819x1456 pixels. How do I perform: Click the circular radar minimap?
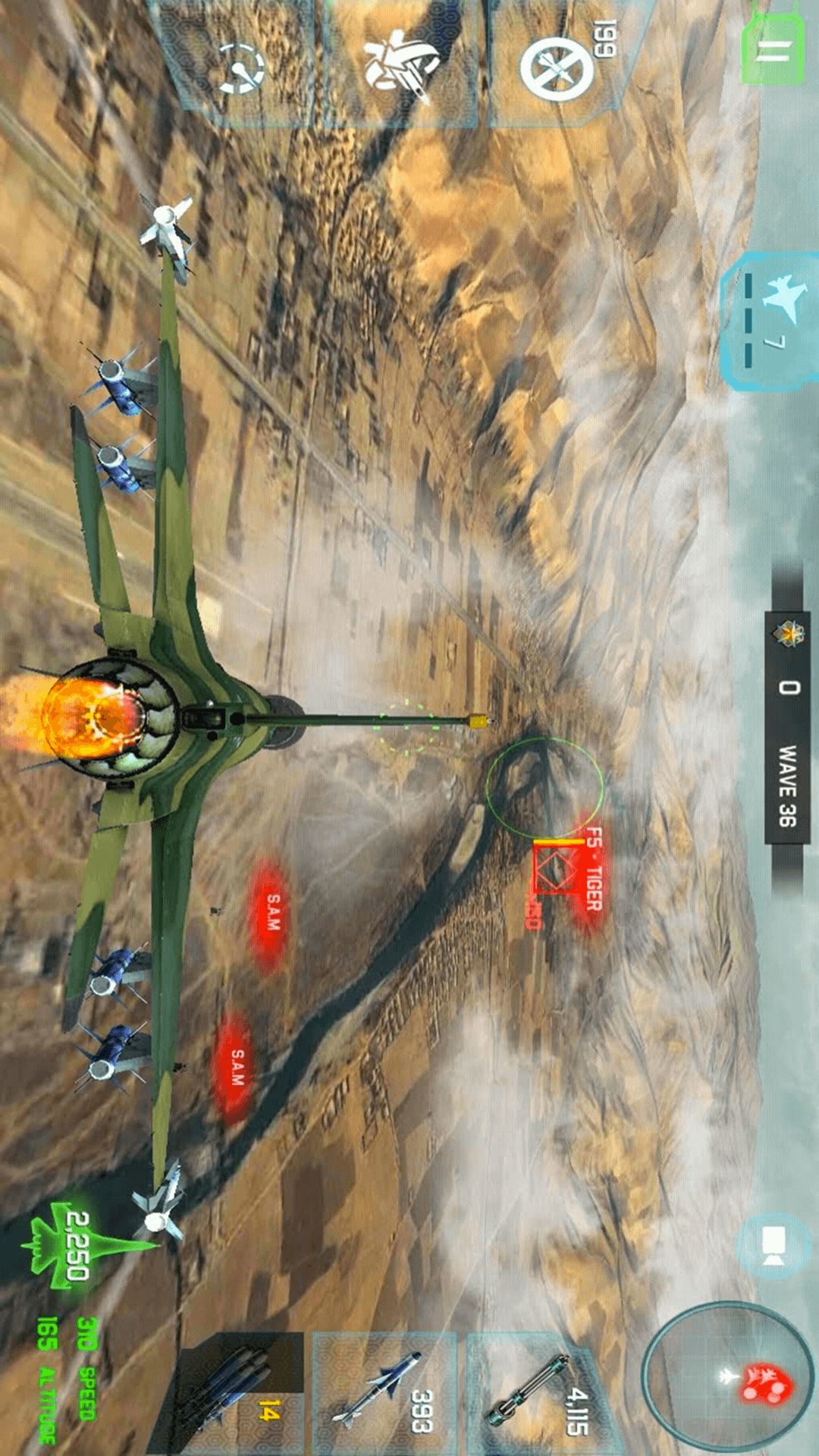click(x=728, y=1377)
